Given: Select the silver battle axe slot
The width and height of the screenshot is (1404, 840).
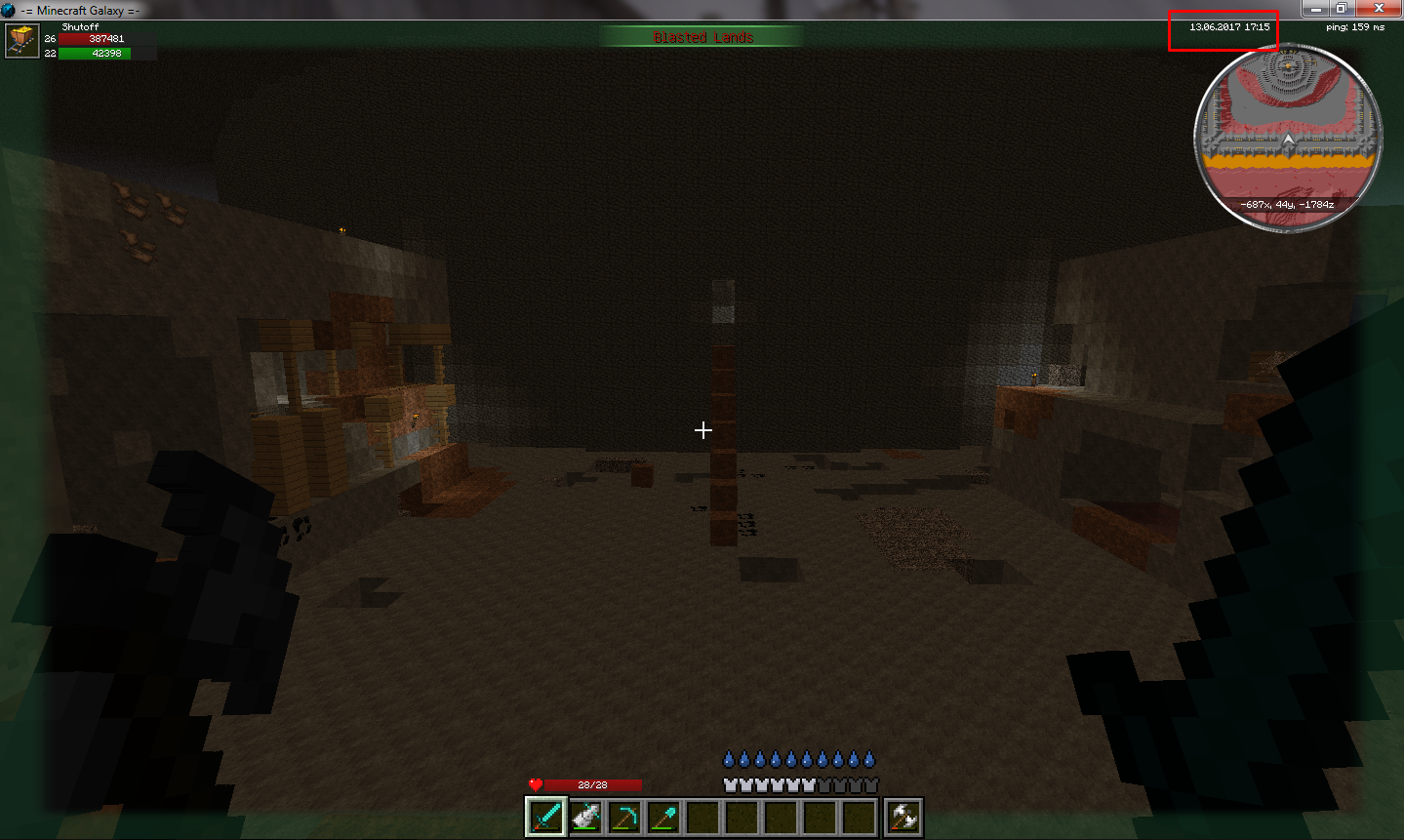Looking at the screenshot, I should click(903, 817).
